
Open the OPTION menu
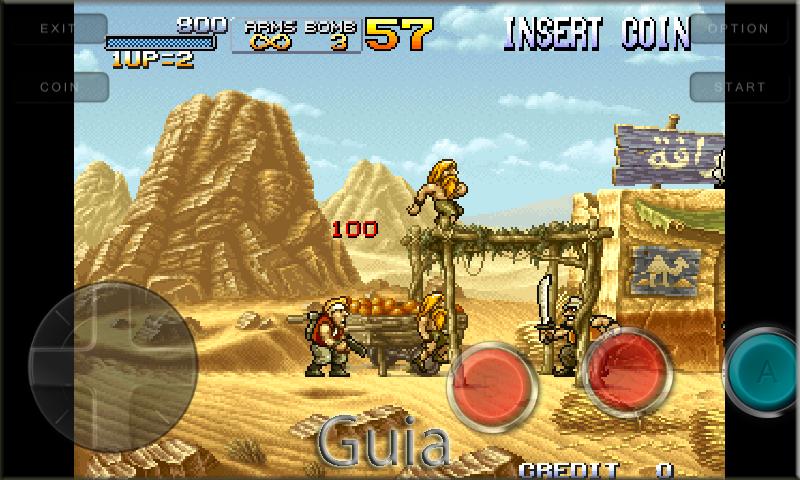pos(738,29)
